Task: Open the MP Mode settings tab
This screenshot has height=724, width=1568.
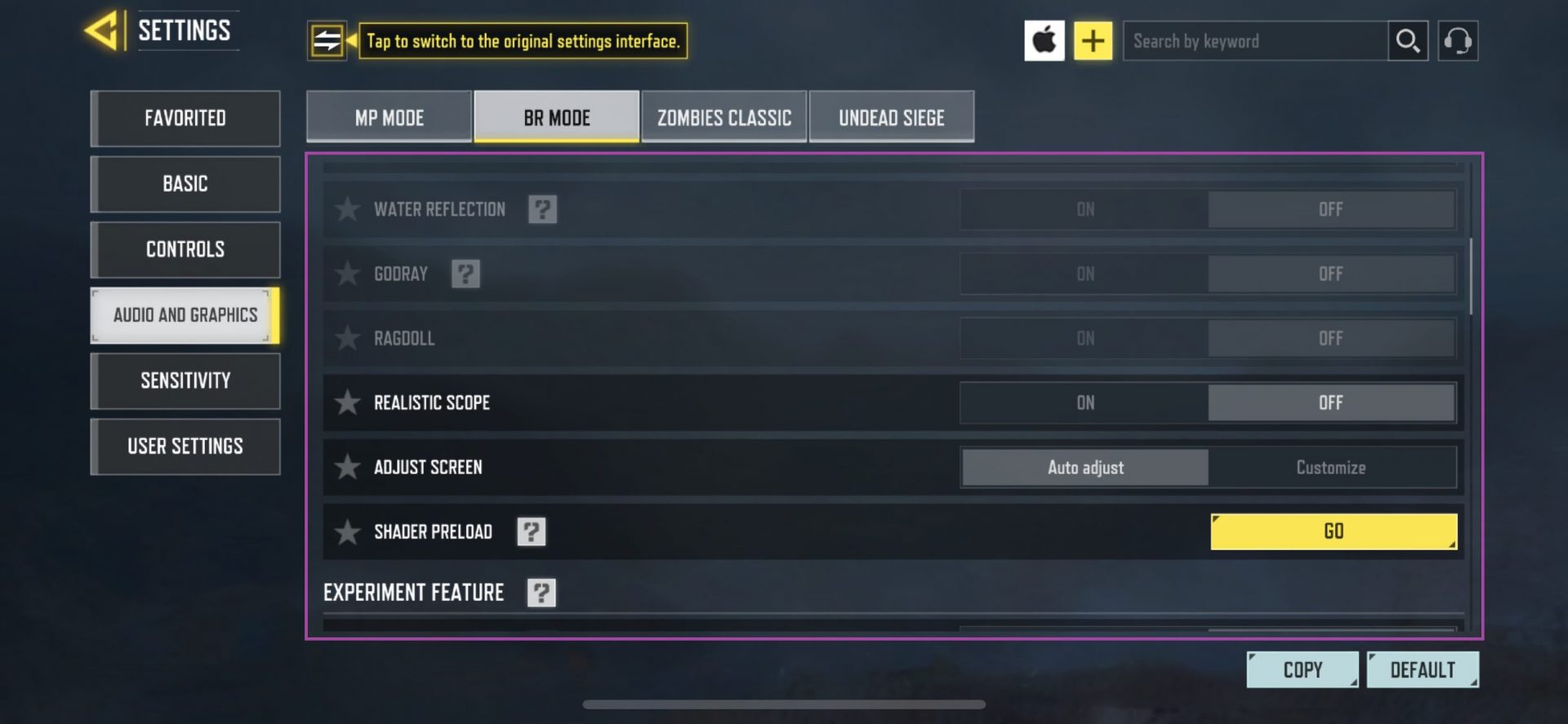Action: point(388,117)
